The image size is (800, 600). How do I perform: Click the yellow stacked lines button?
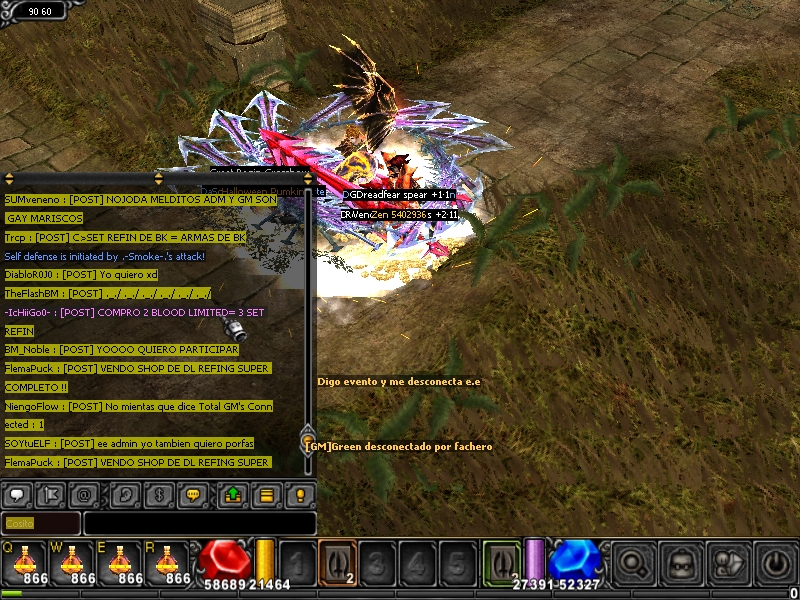pos(266,494)
